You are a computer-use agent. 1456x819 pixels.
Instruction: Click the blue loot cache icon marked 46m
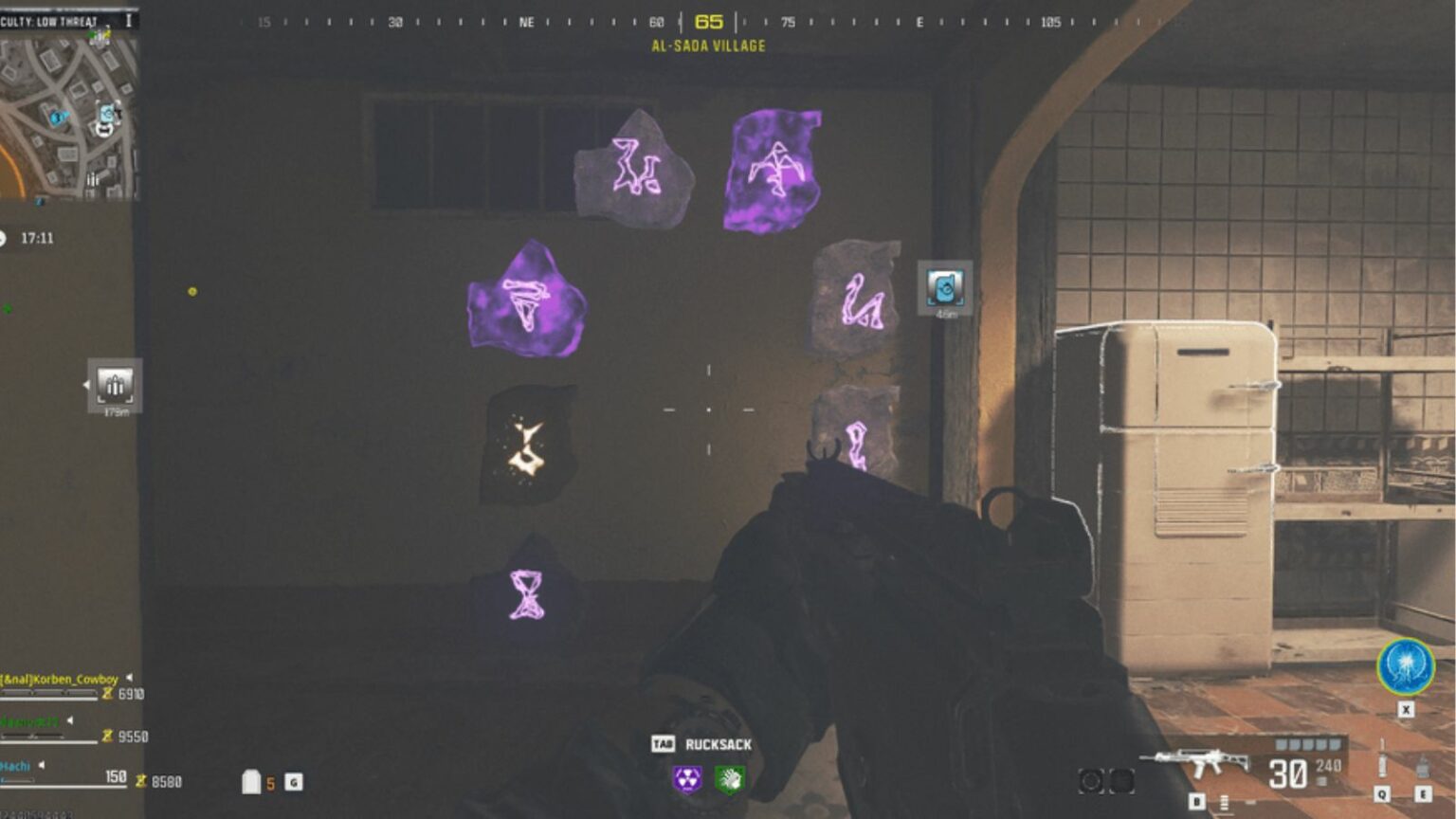point(943,287)
